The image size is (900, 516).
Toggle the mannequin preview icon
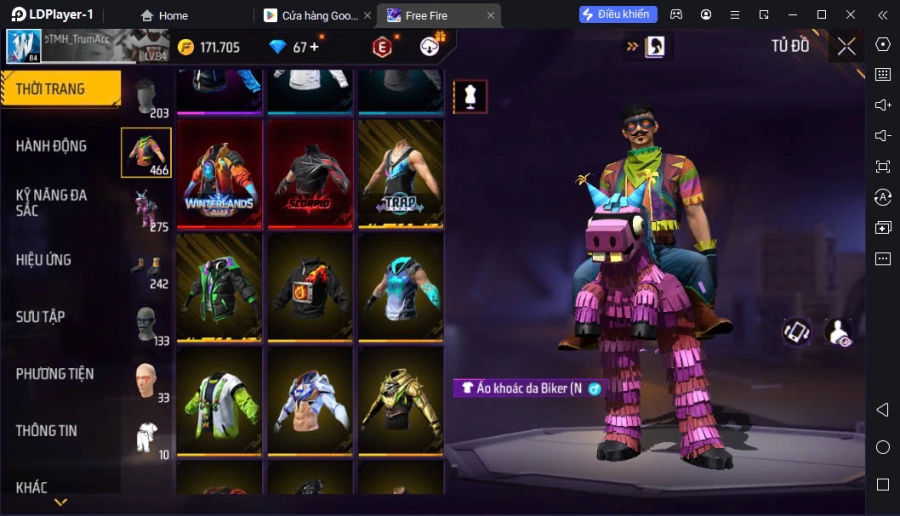[470, 96]
